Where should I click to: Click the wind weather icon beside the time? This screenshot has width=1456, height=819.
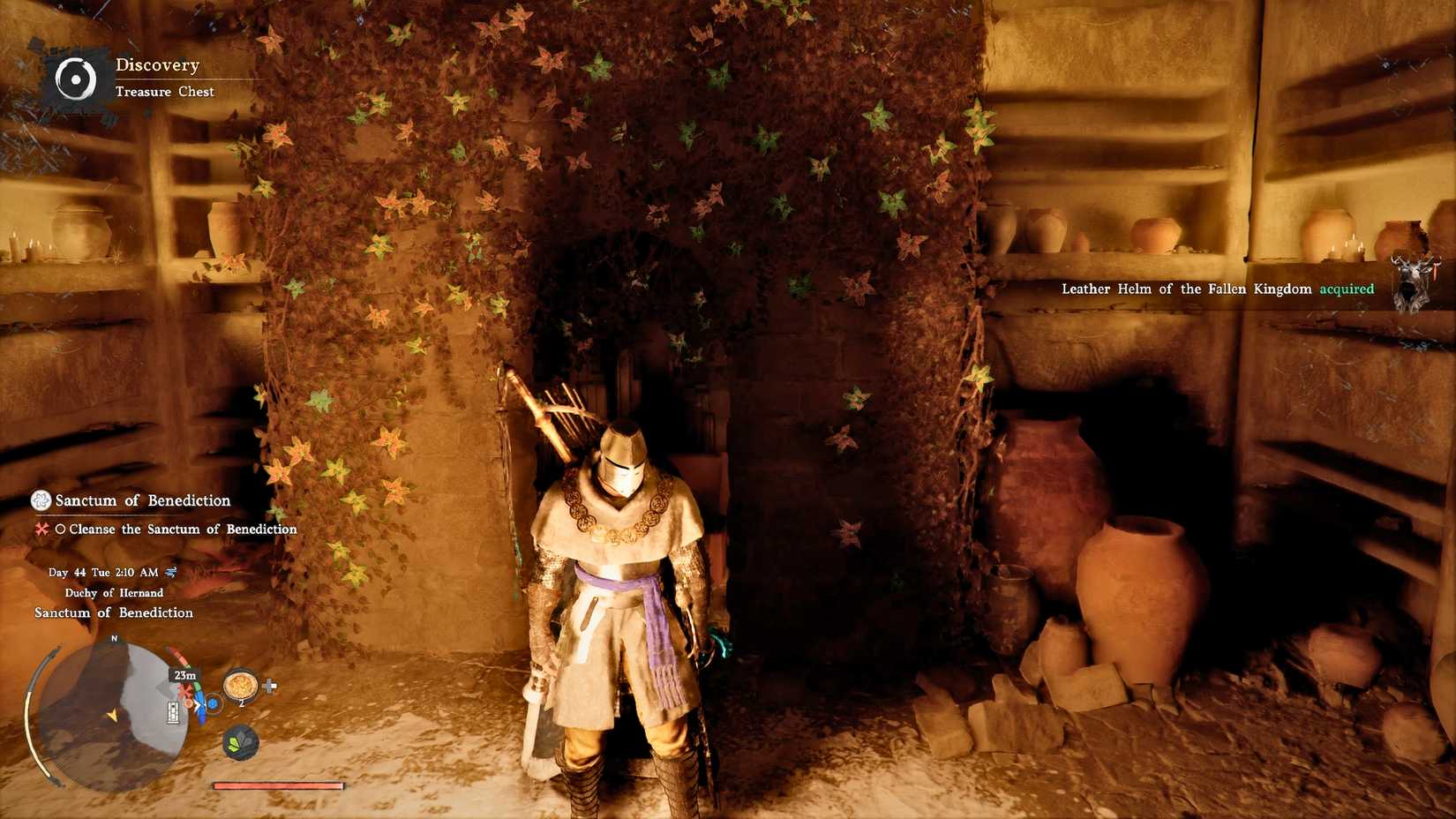[x=171, y=572]
